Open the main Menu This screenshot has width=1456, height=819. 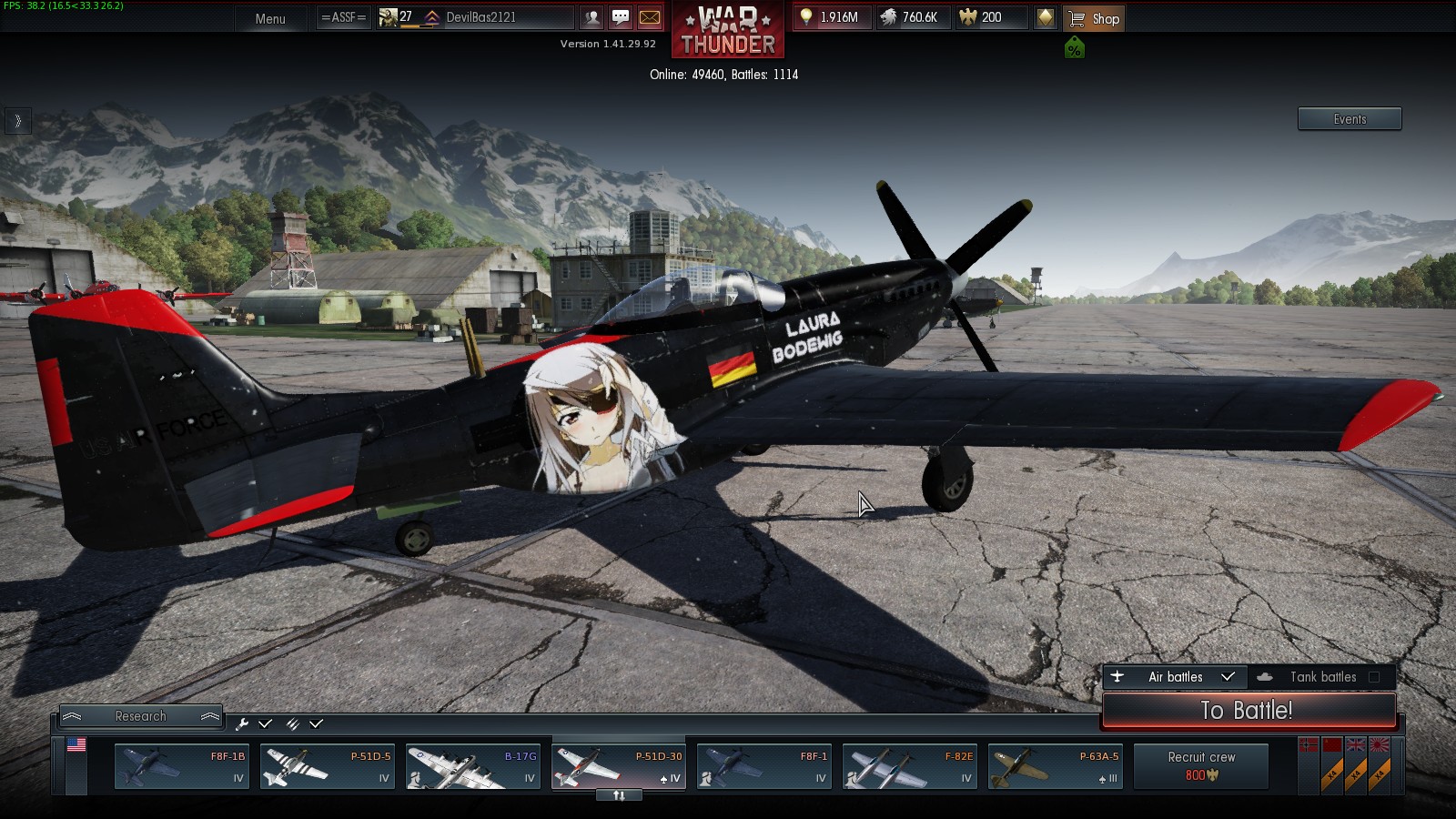[x=269, y=18]
